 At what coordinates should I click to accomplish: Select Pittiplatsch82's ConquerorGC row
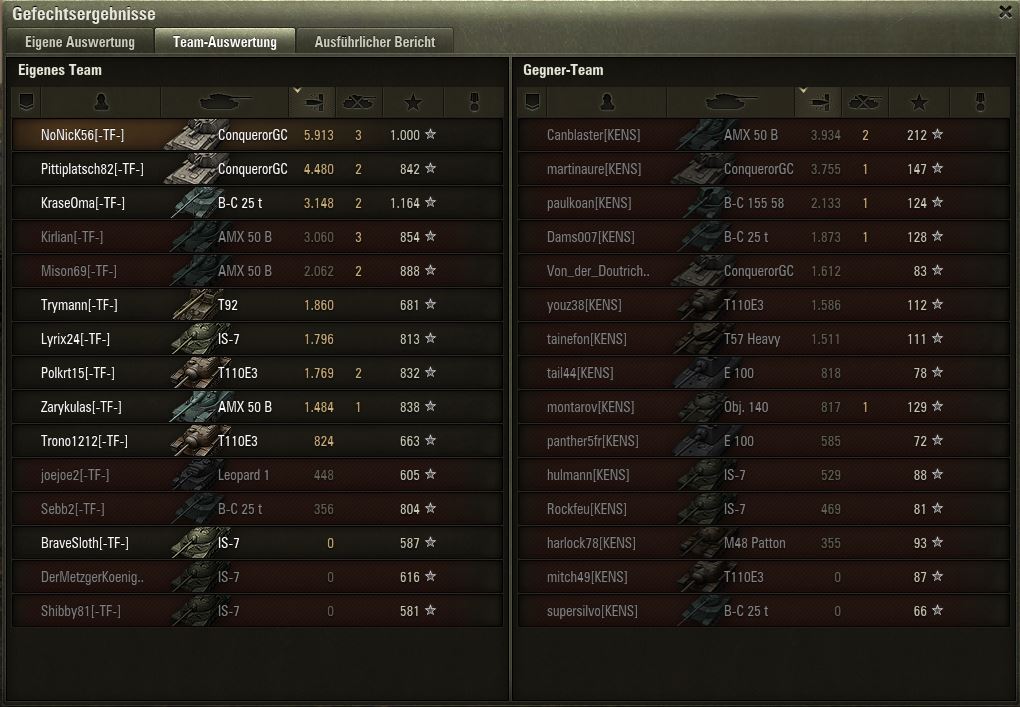click(252, 169)
